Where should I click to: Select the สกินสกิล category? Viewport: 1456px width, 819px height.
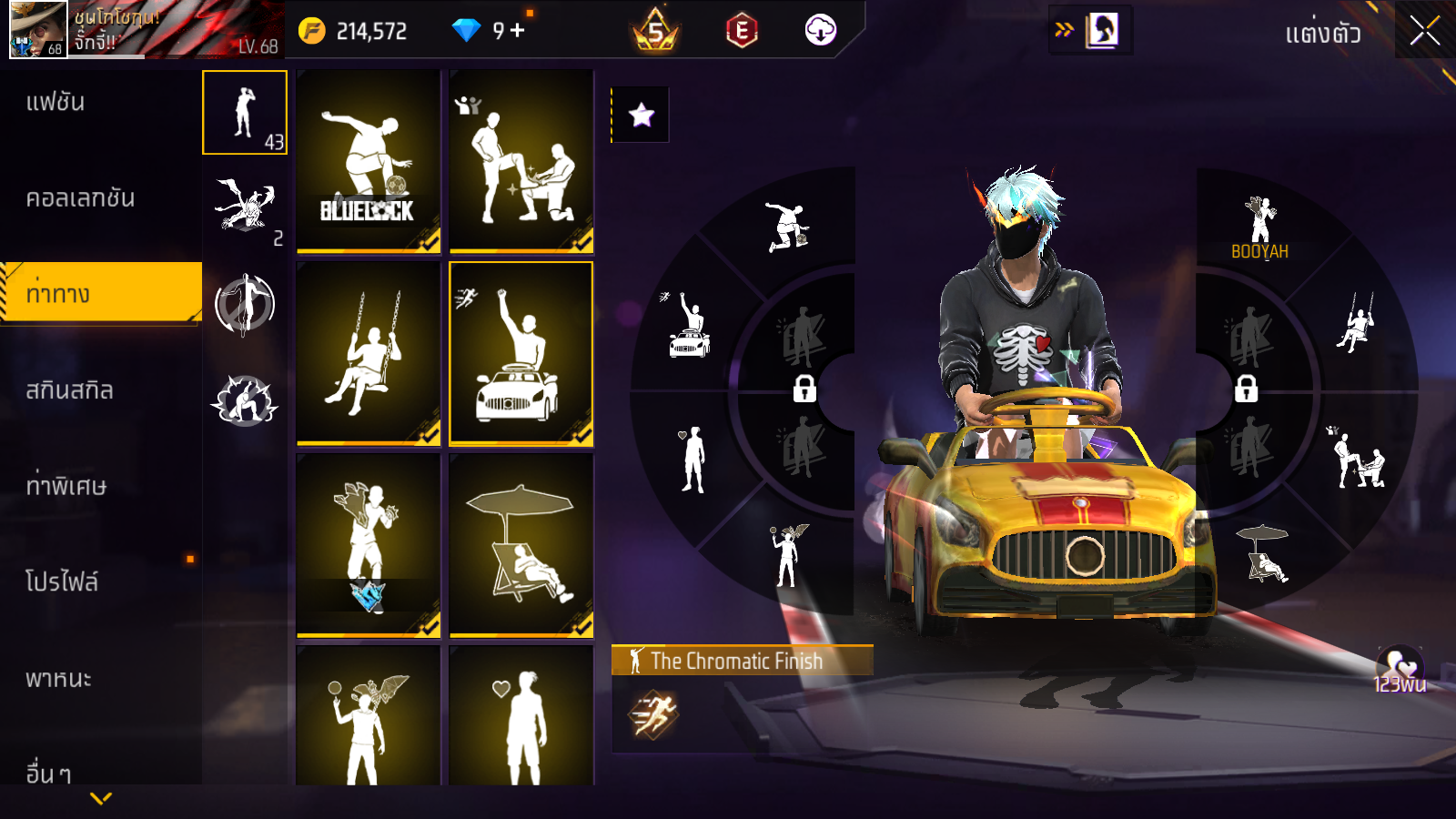[69, 390]
